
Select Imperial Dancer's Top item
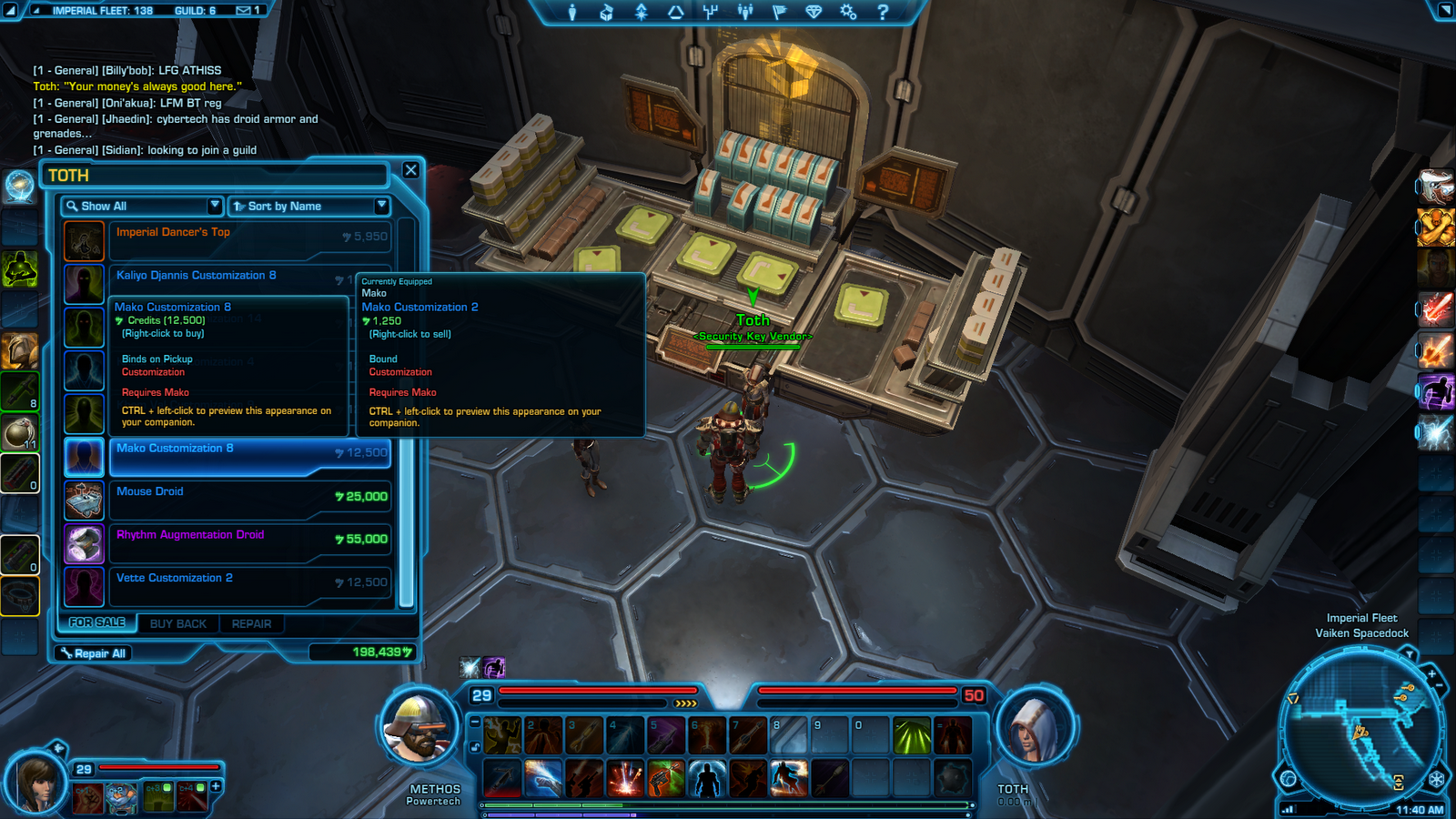[248, 240]
